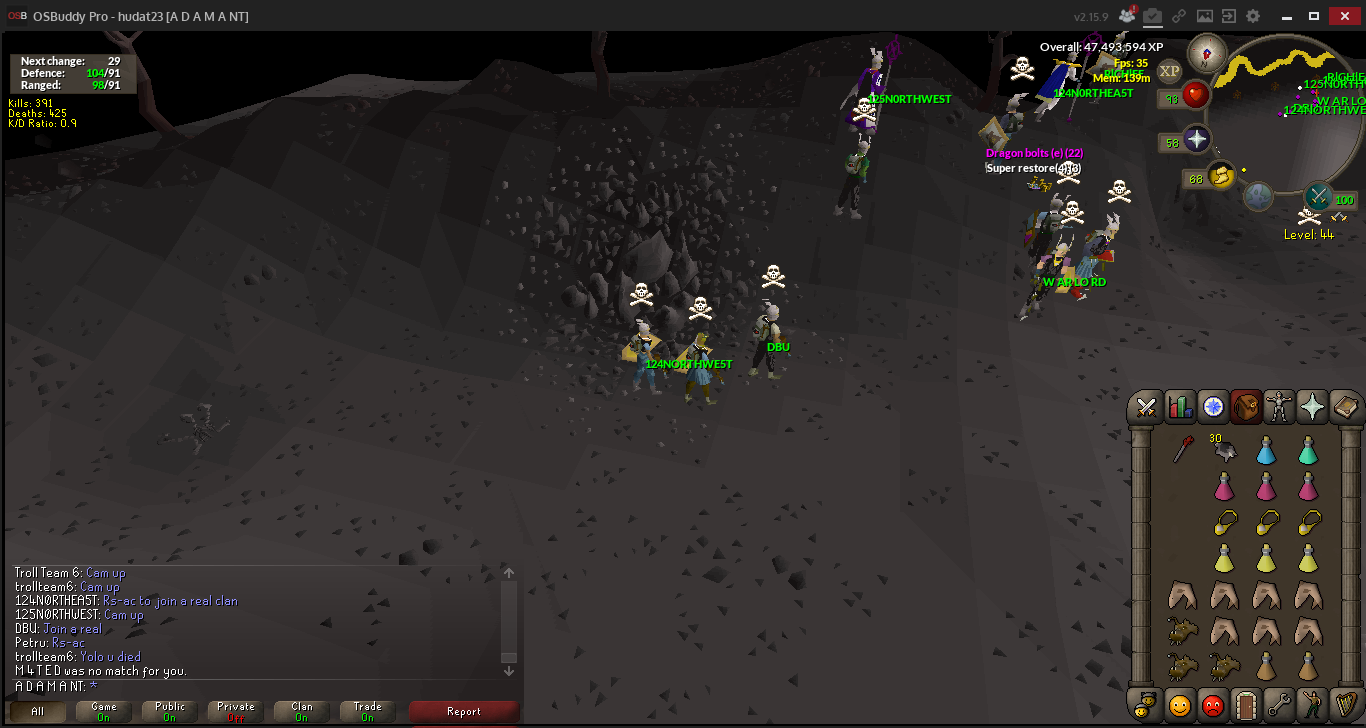Click the Report button in chat bar
The height and width of the screenshot is (728, 1366).
tap(464, 711)
